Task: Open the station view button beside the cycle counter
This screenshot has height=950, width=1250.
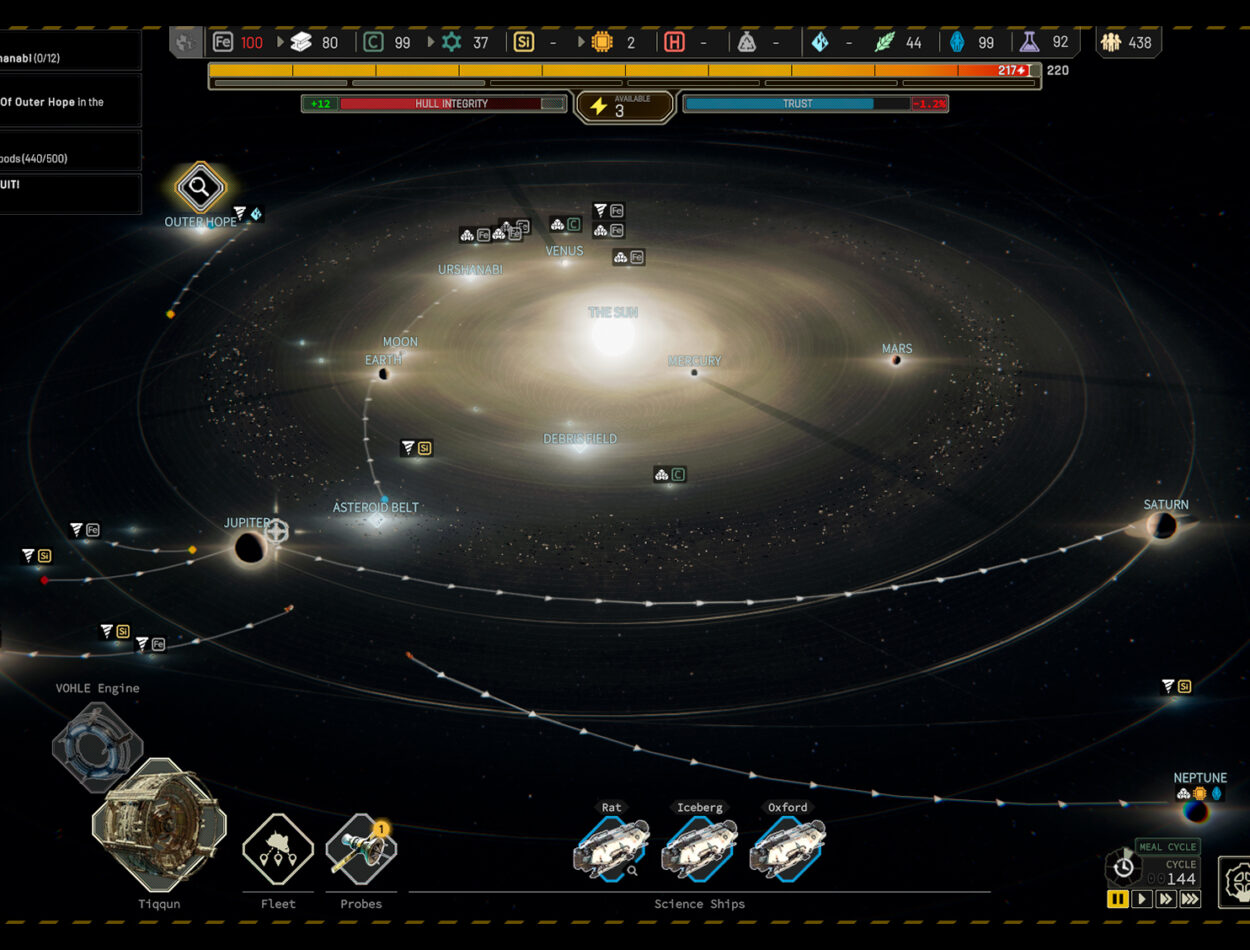Action: point(1236,881)
